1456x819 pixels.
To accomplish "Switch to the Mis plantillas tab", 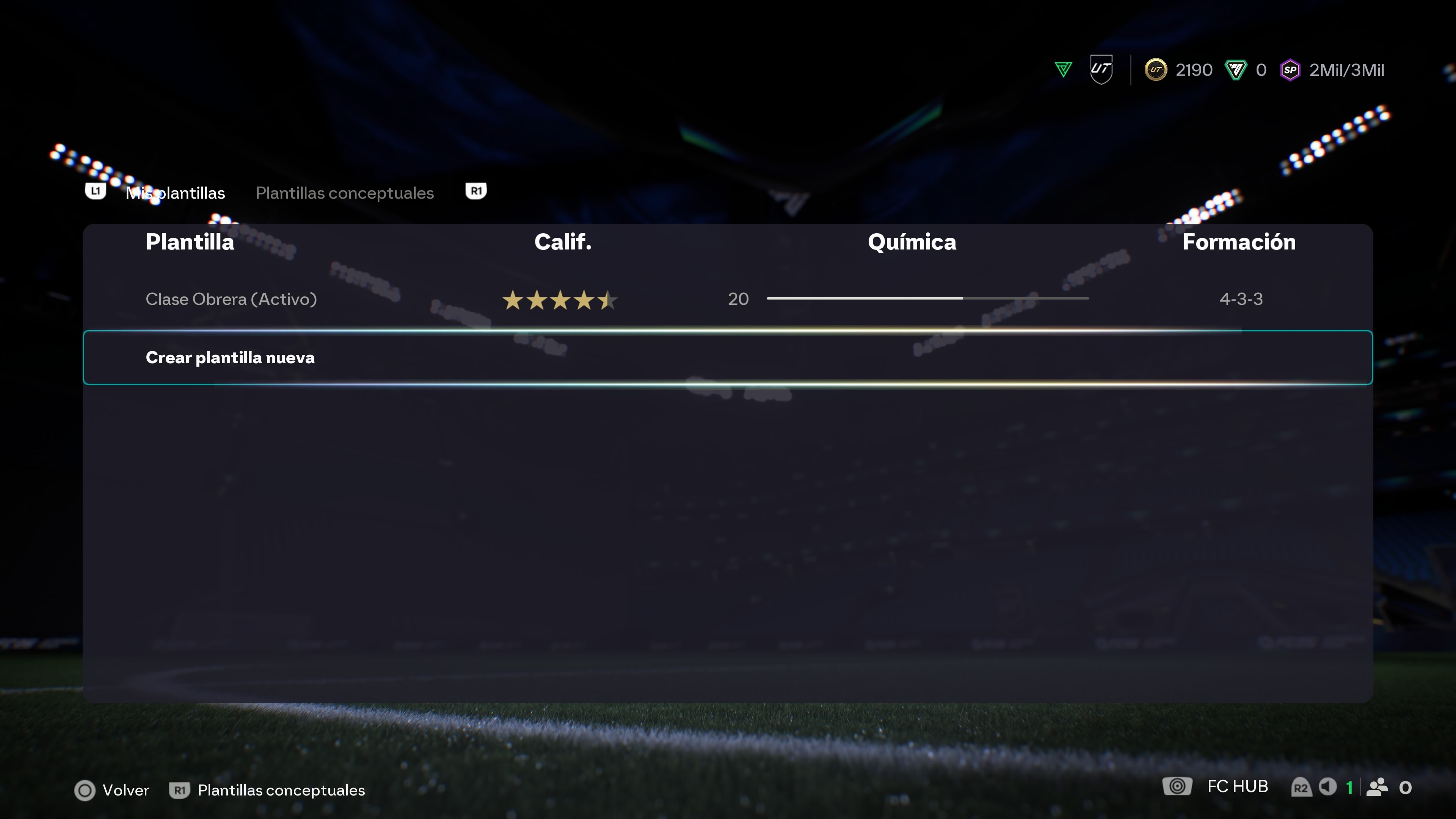I will coord(175,193).
